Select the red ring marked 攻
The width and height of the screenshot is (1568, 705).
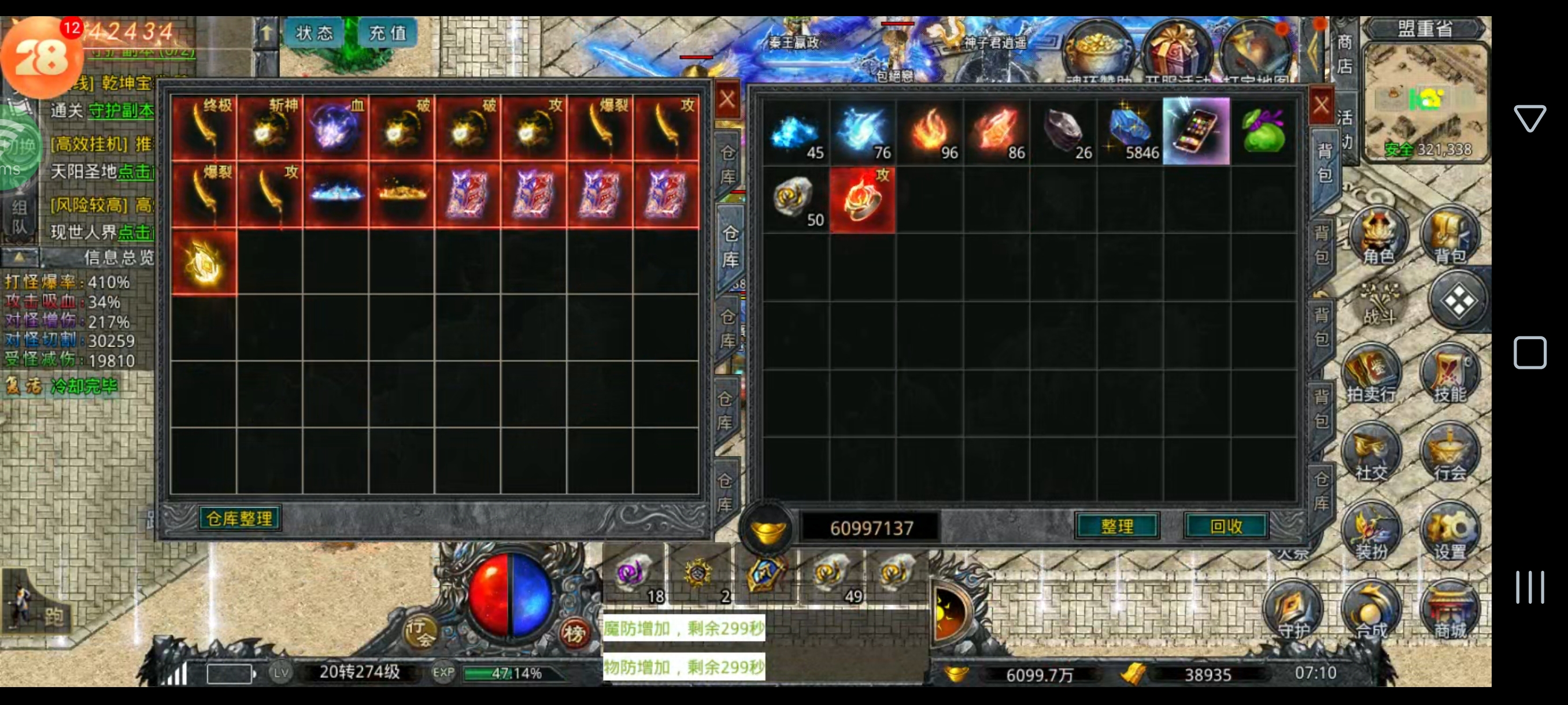tap(862, 199)
